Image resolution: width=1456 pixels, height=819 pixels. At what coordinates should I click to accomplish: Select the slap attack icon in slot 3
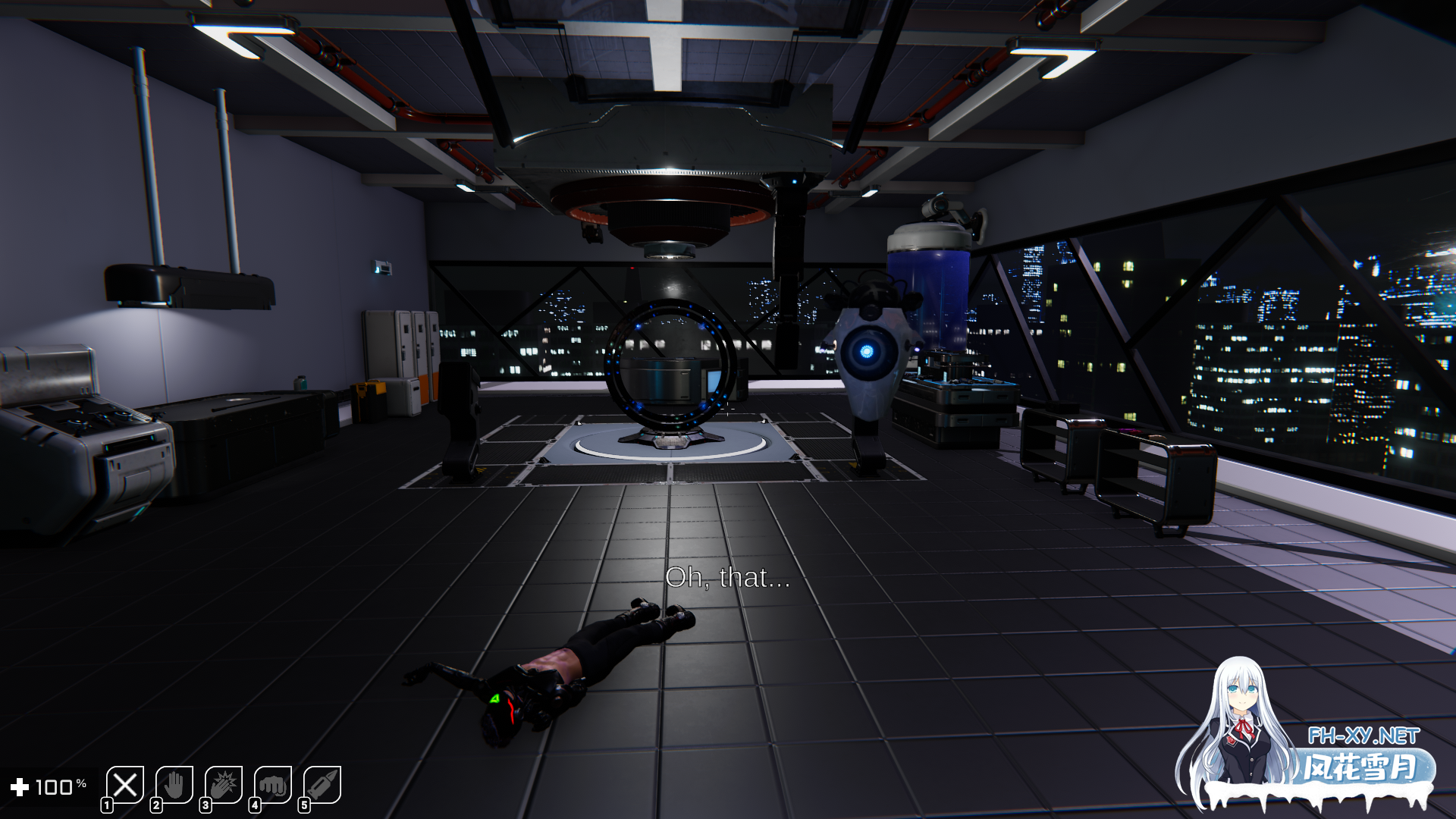pyautogui.click(x=224, y=783)
